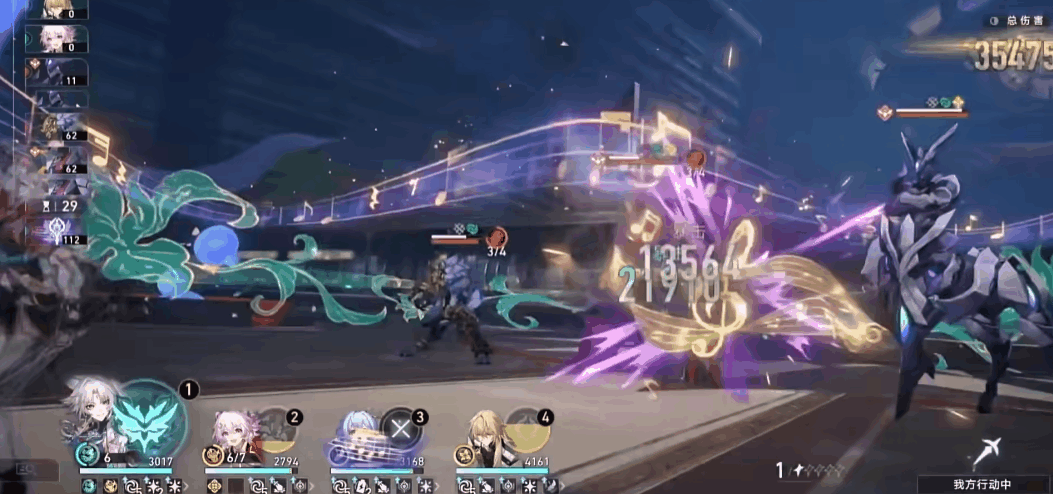Select the third character's crossed-out ultimate icon
1053x494 pixels.
point(402,430)
